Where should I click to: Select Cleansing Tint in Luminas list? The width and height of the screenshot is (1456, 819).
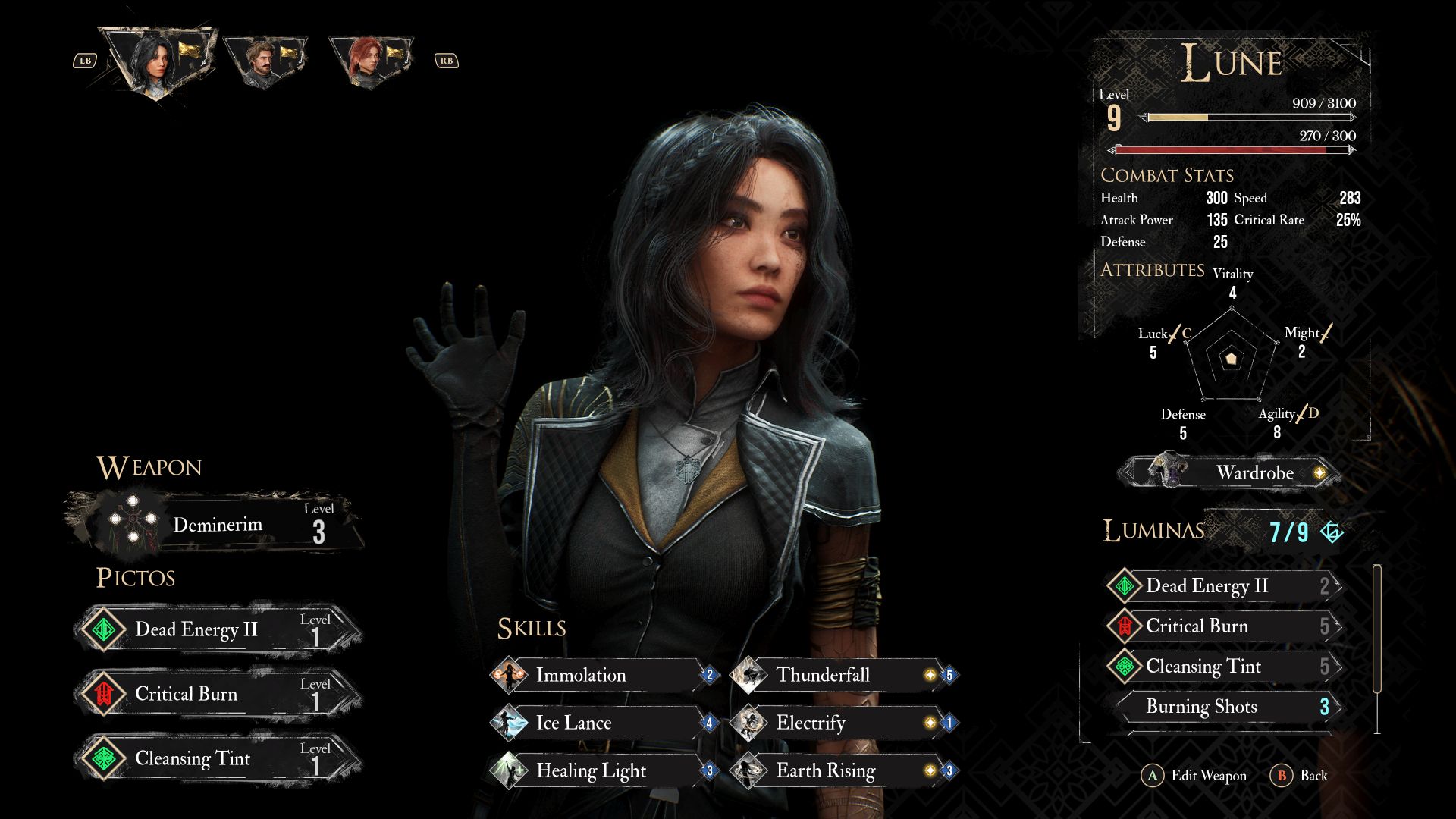pyautogui.click(x=1222, y=666)
